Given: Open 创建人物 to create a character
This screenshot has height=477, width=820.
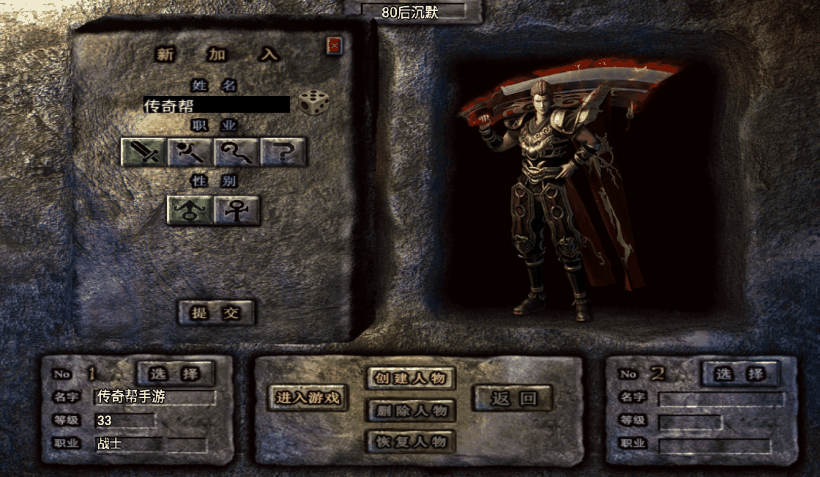Looking at the screenshot, I should pos(411,378).
